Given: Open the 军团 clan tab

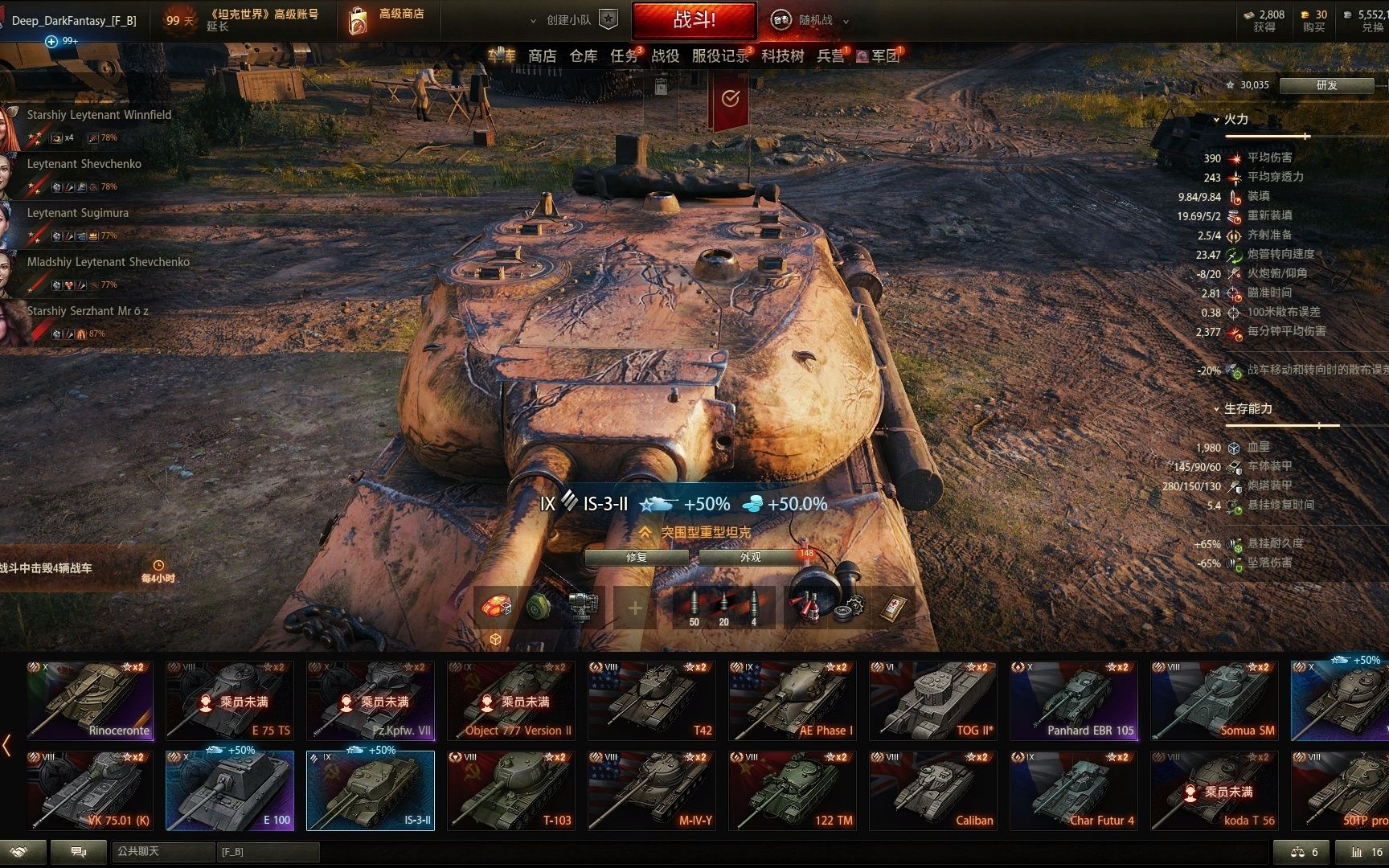Looking at the screenshot, I should point(884,55).
